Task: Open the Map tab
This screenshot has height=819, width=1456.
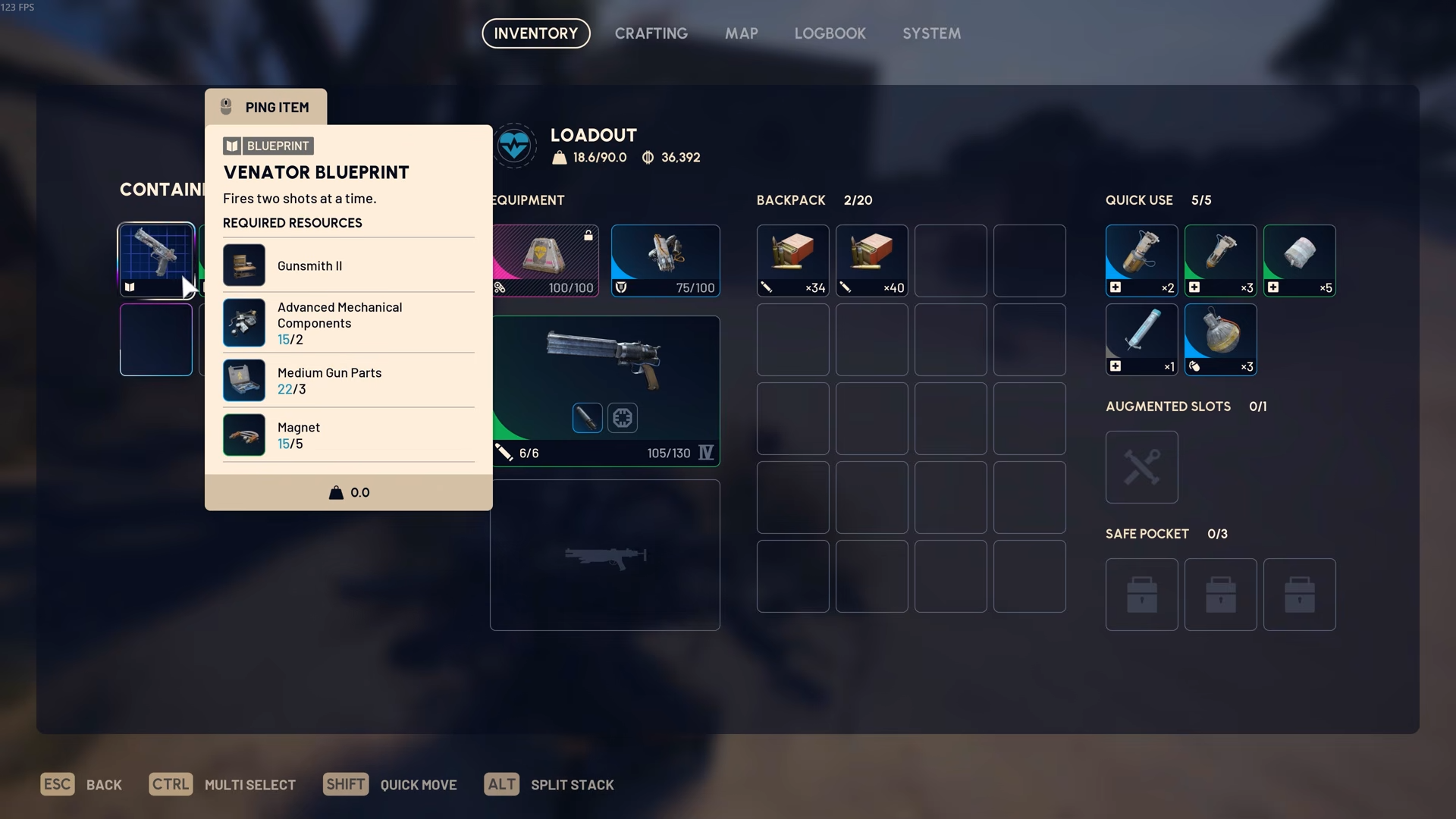Action: pos(741,33)
